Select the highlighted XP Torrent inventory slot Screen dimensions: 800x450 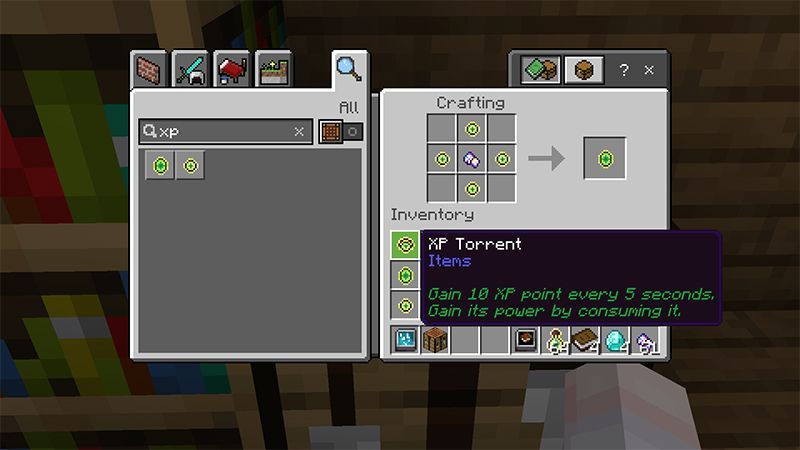coord(405,244)
